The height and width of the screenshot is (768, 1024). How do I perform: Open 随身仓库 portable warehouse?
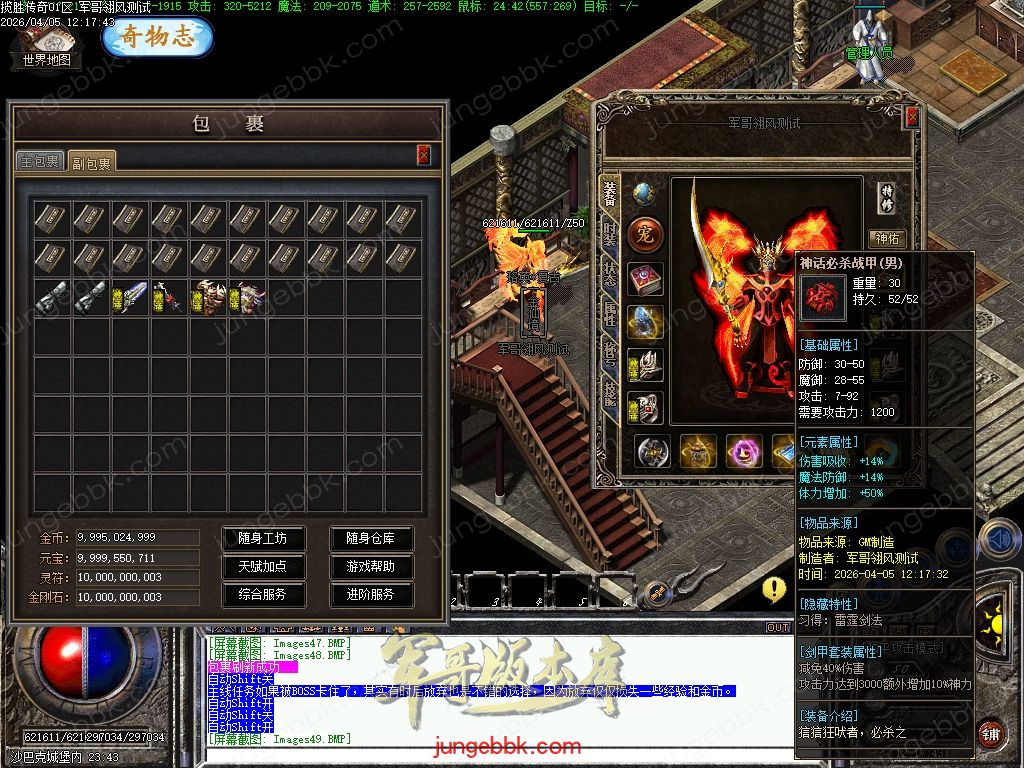tap(371, 538)
